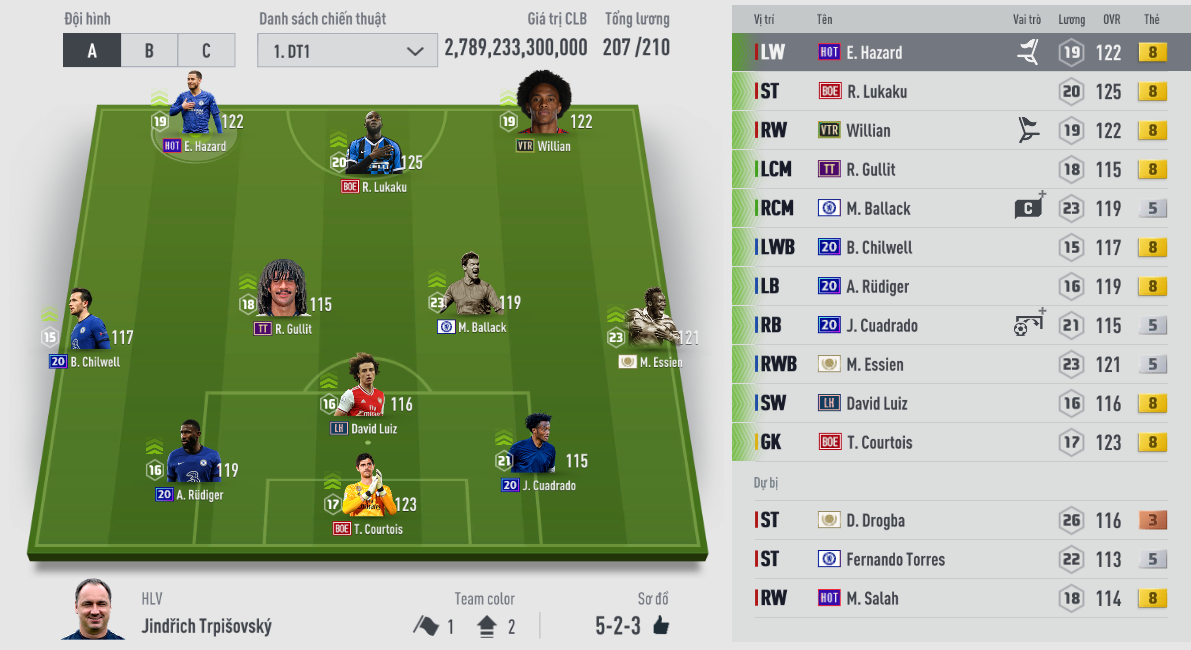Select substitute M. Salah row

pyautogui.click(x=960, y=598)
